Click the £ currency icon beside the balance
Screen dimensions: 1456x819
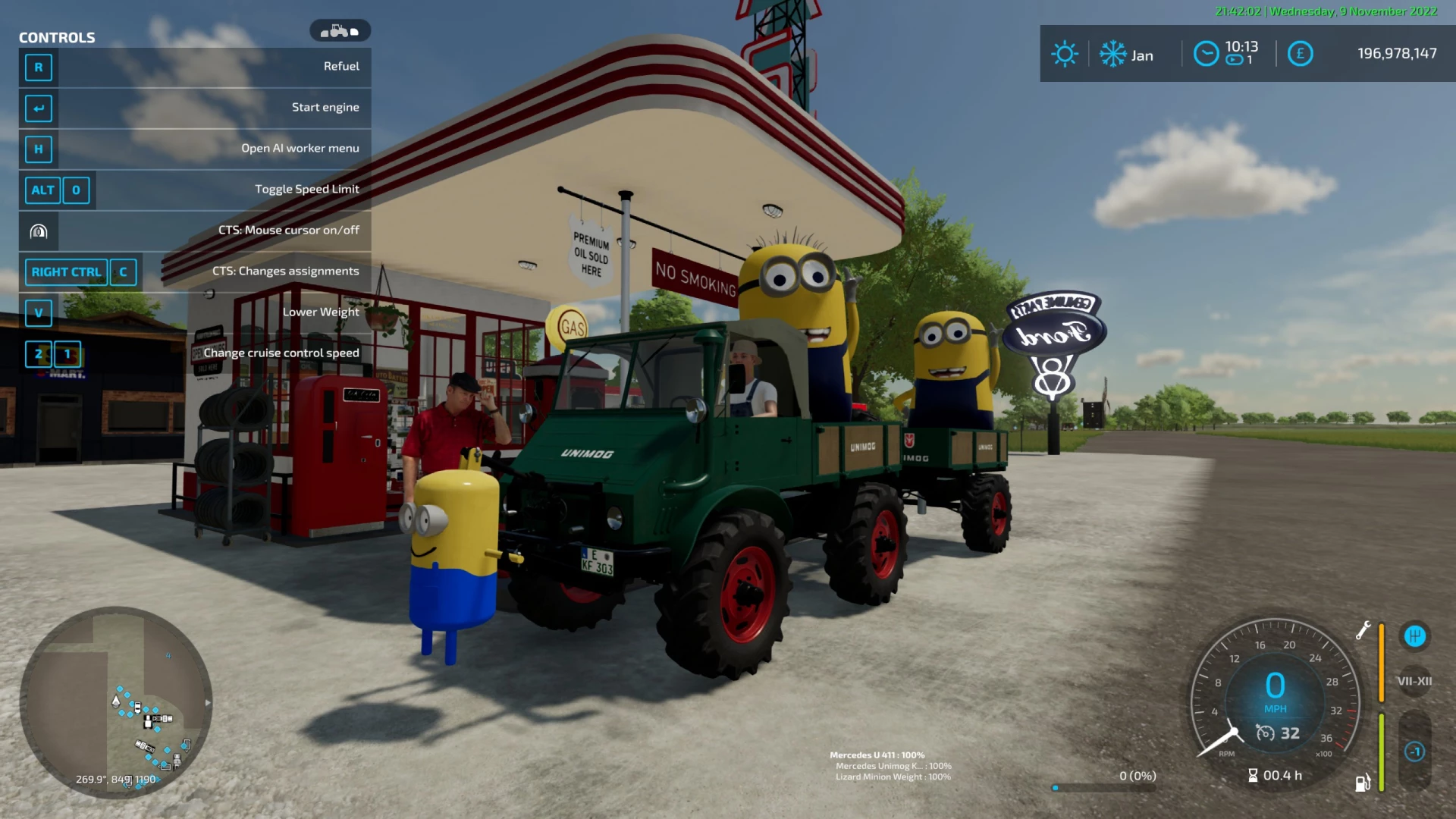1300,54
